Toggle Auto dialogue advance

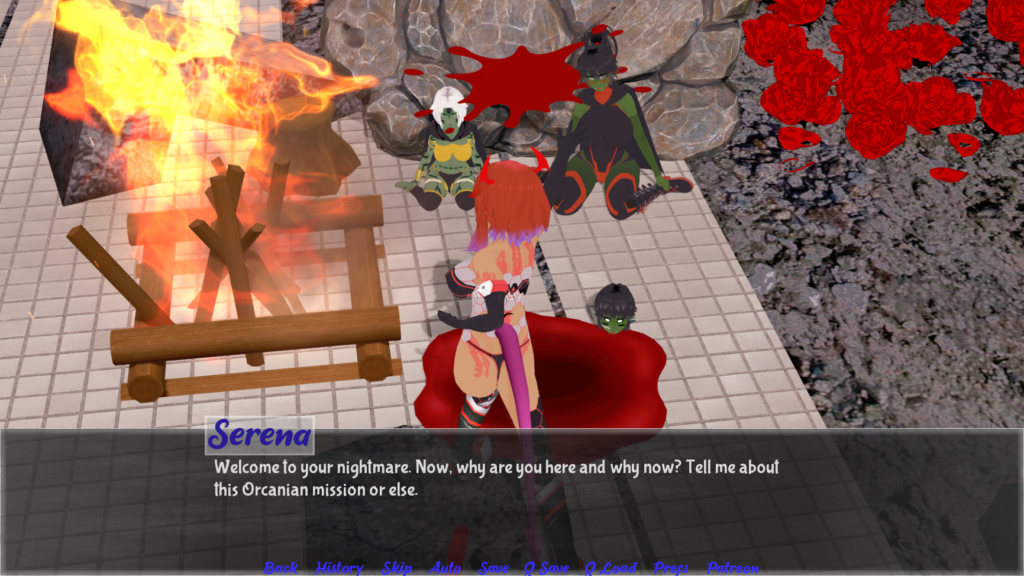click(x=445, y=567)
